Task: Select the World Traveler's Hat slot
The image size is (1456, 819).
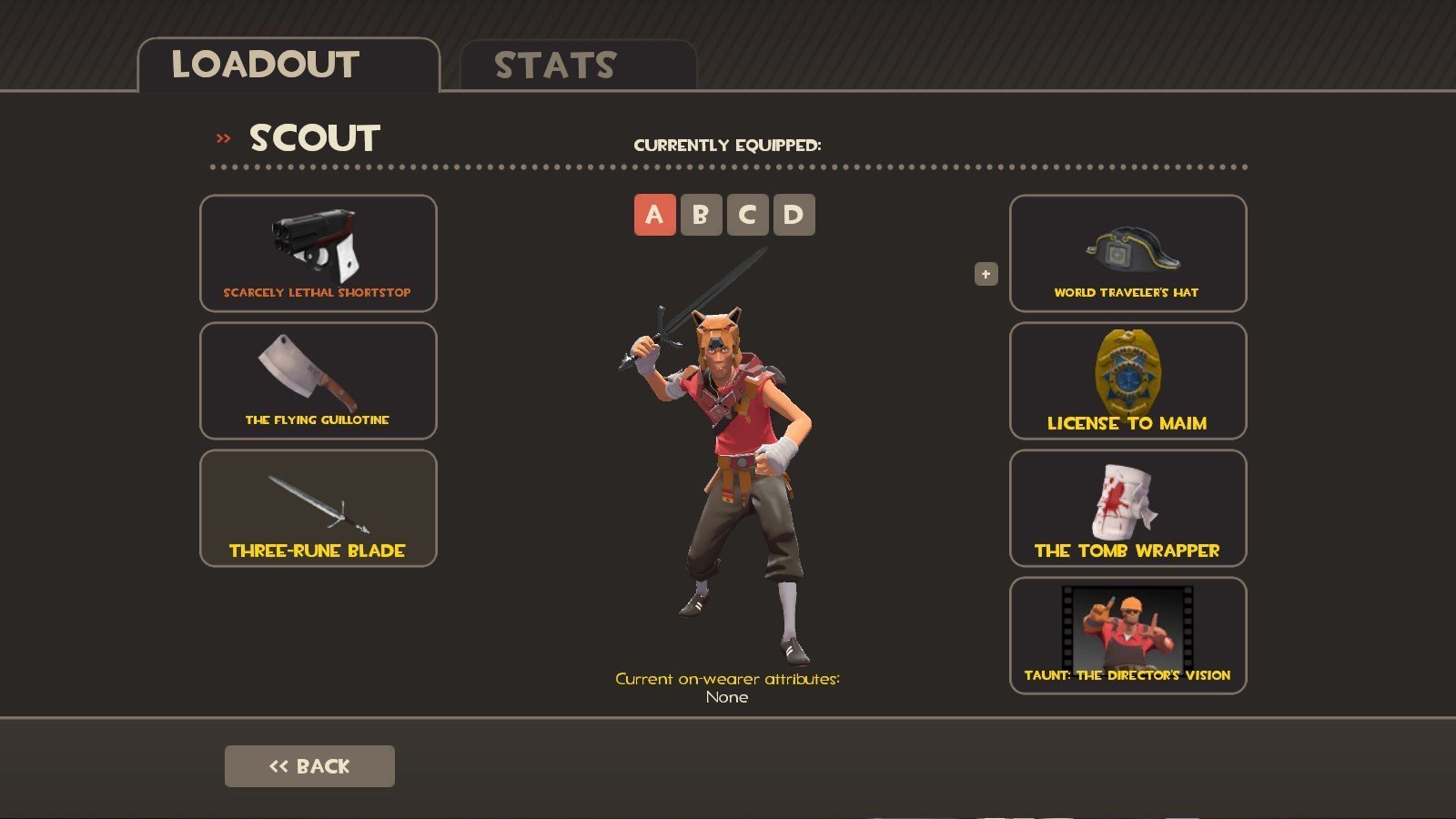Action: coord(1127,253)
